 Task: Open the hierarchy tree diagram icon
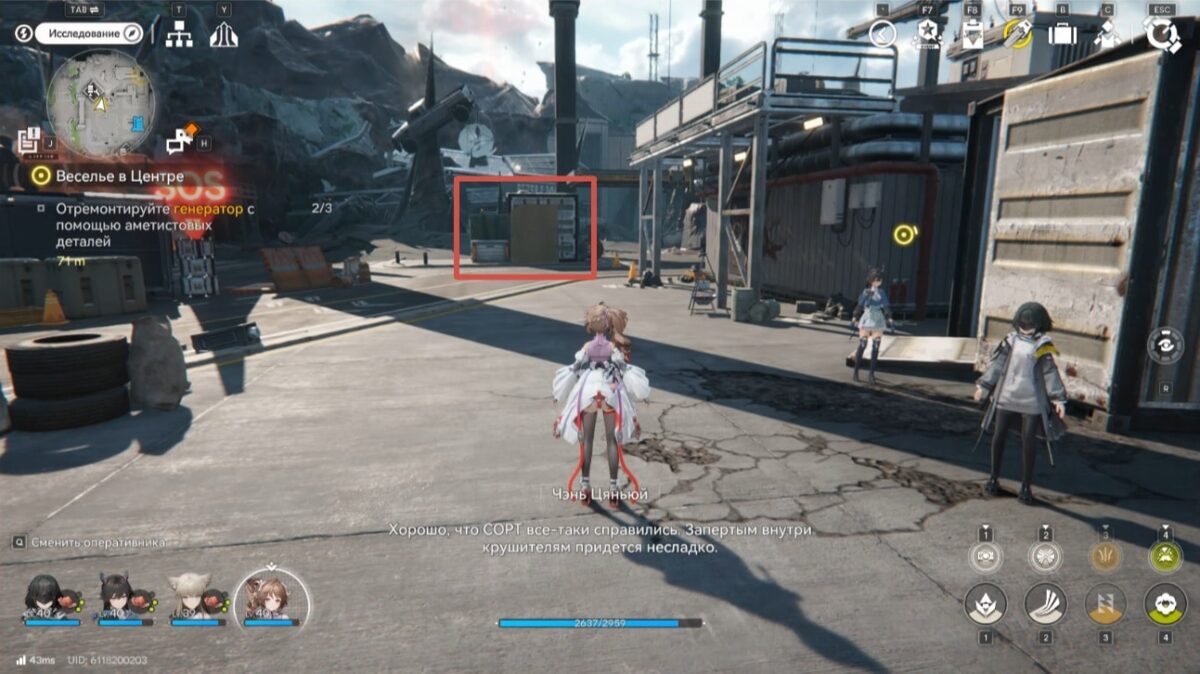(x=179, y=35)
